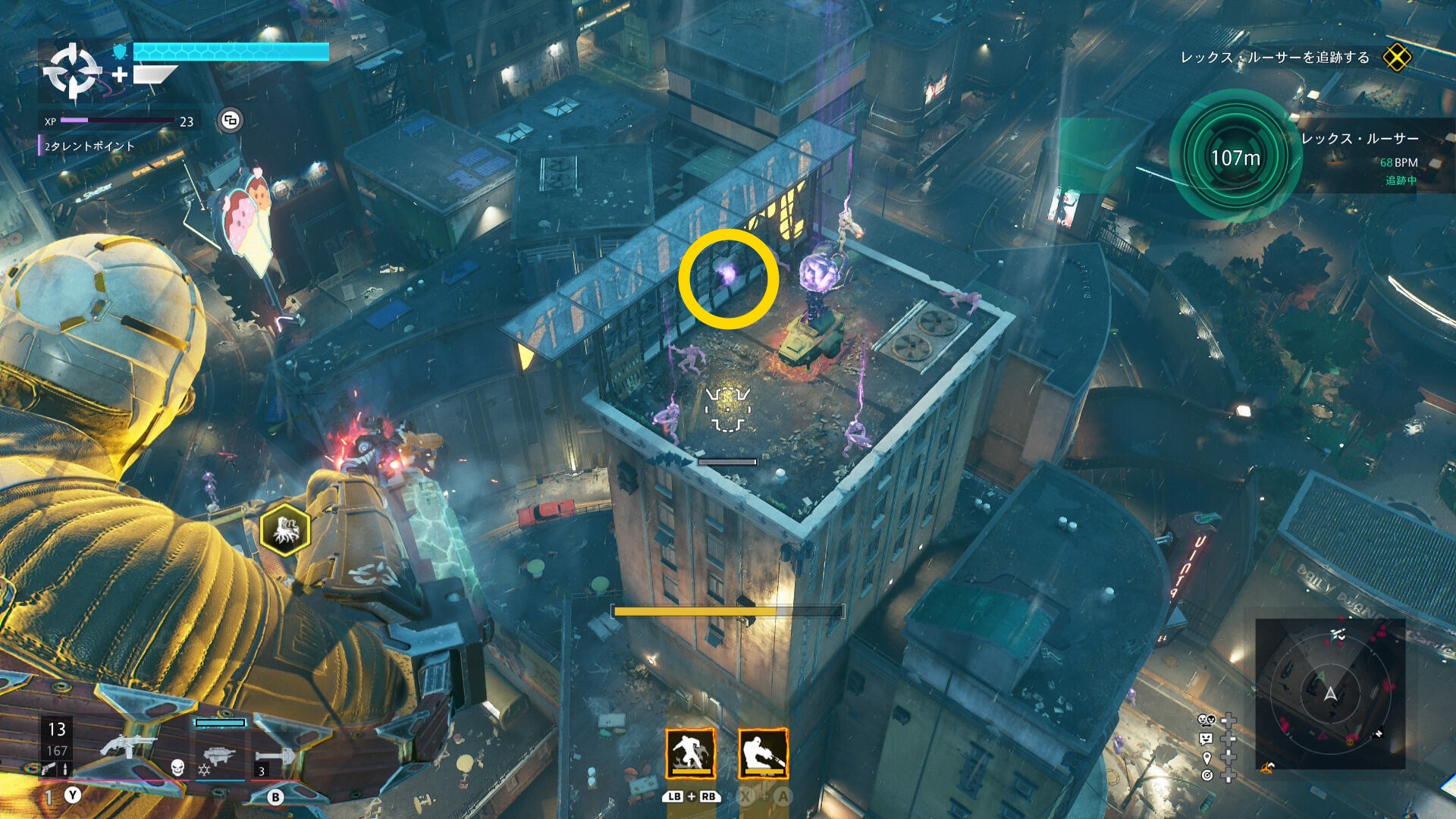Image resolution: width=1456 pixels, height=819 pixels.
Task: Click the round icon beside the XP bar
Action: click(x=231, y=120)
